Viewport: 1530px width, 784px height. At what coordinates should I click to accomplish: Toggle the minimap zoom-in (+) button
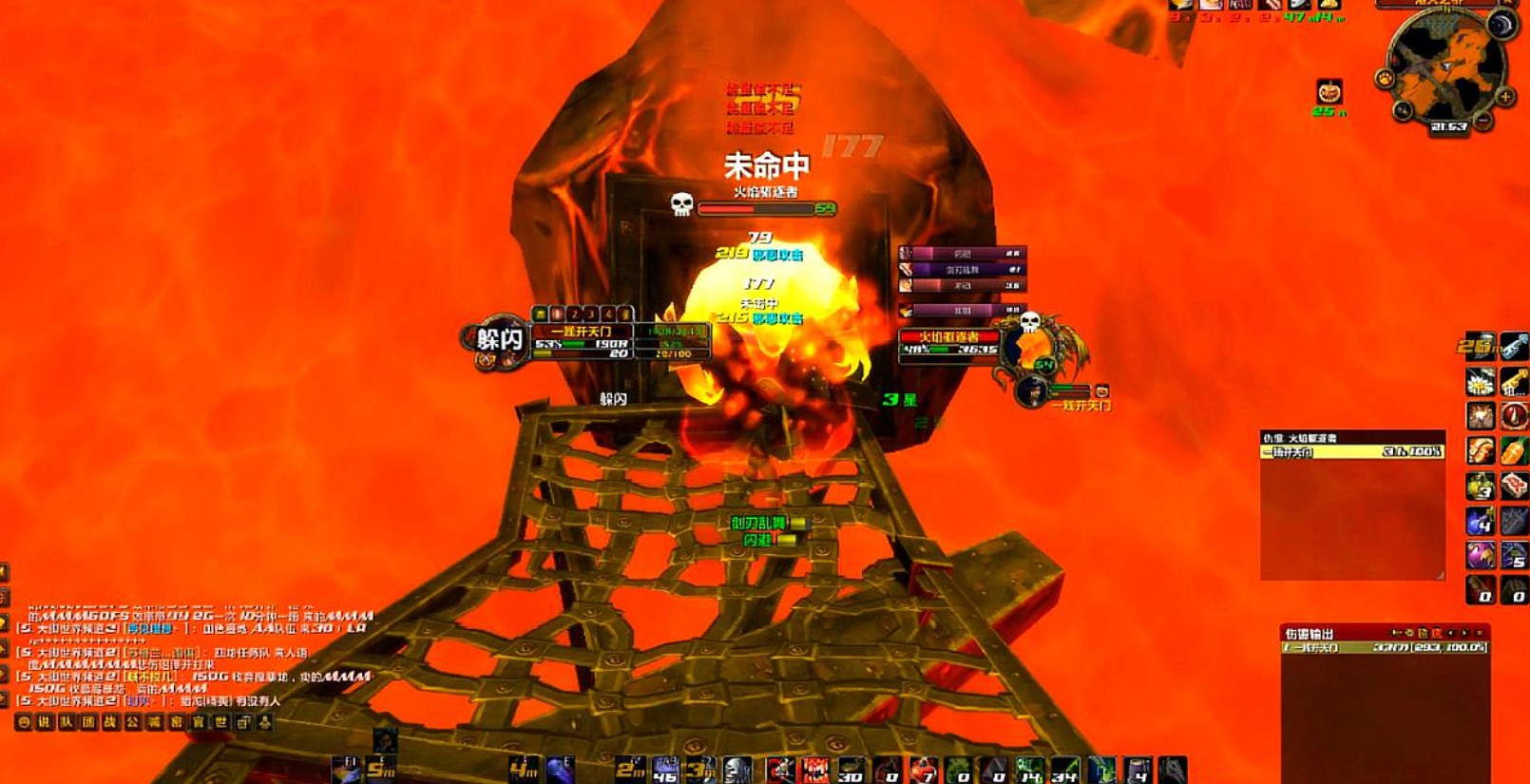(1505, 96)
